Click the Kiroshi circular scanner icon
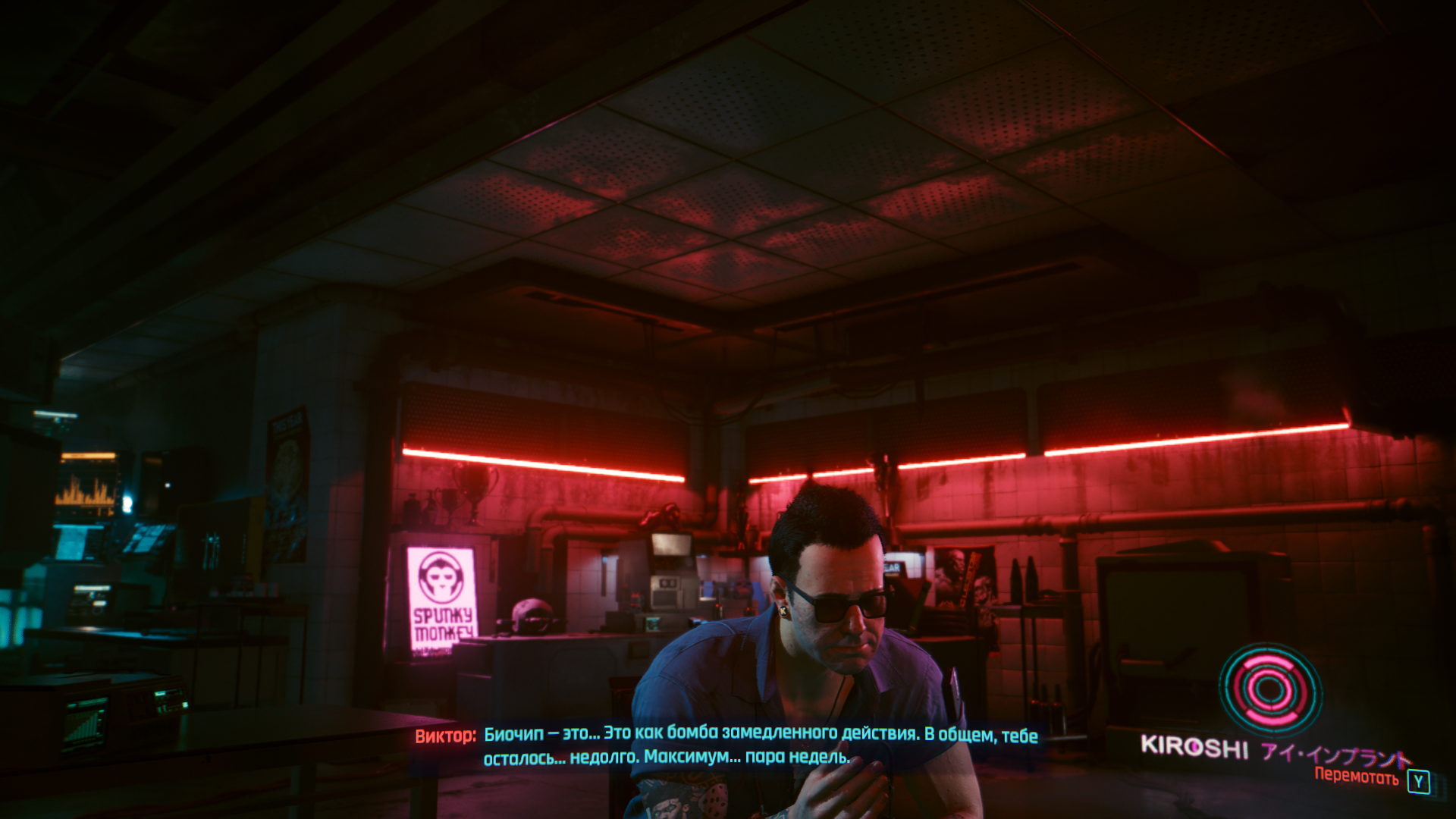This screenshot has height=819, width=1456. pos(1269,689)
